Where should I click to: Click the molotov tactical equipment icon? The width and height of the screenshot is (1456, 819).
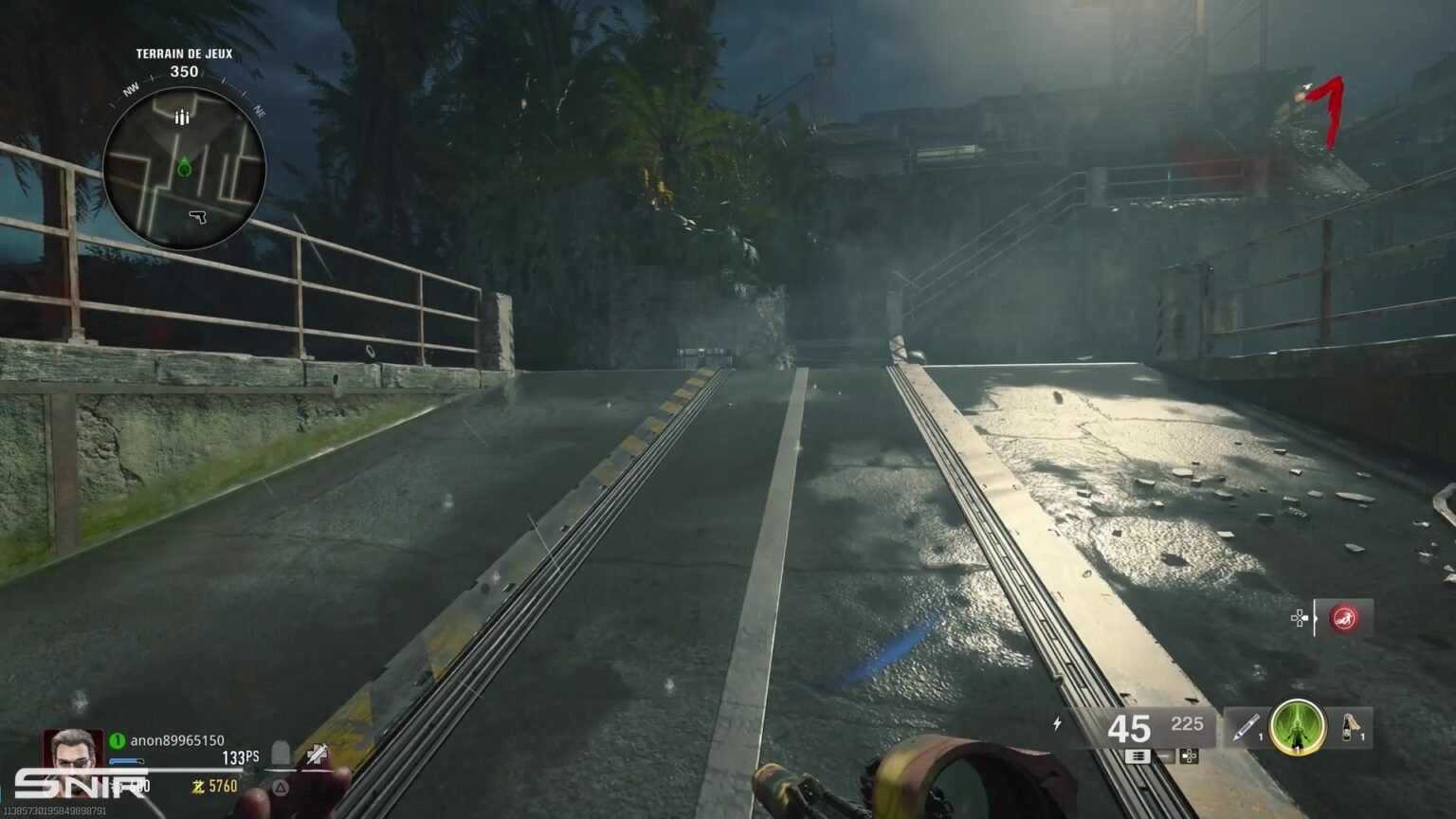click(1349, 728)
